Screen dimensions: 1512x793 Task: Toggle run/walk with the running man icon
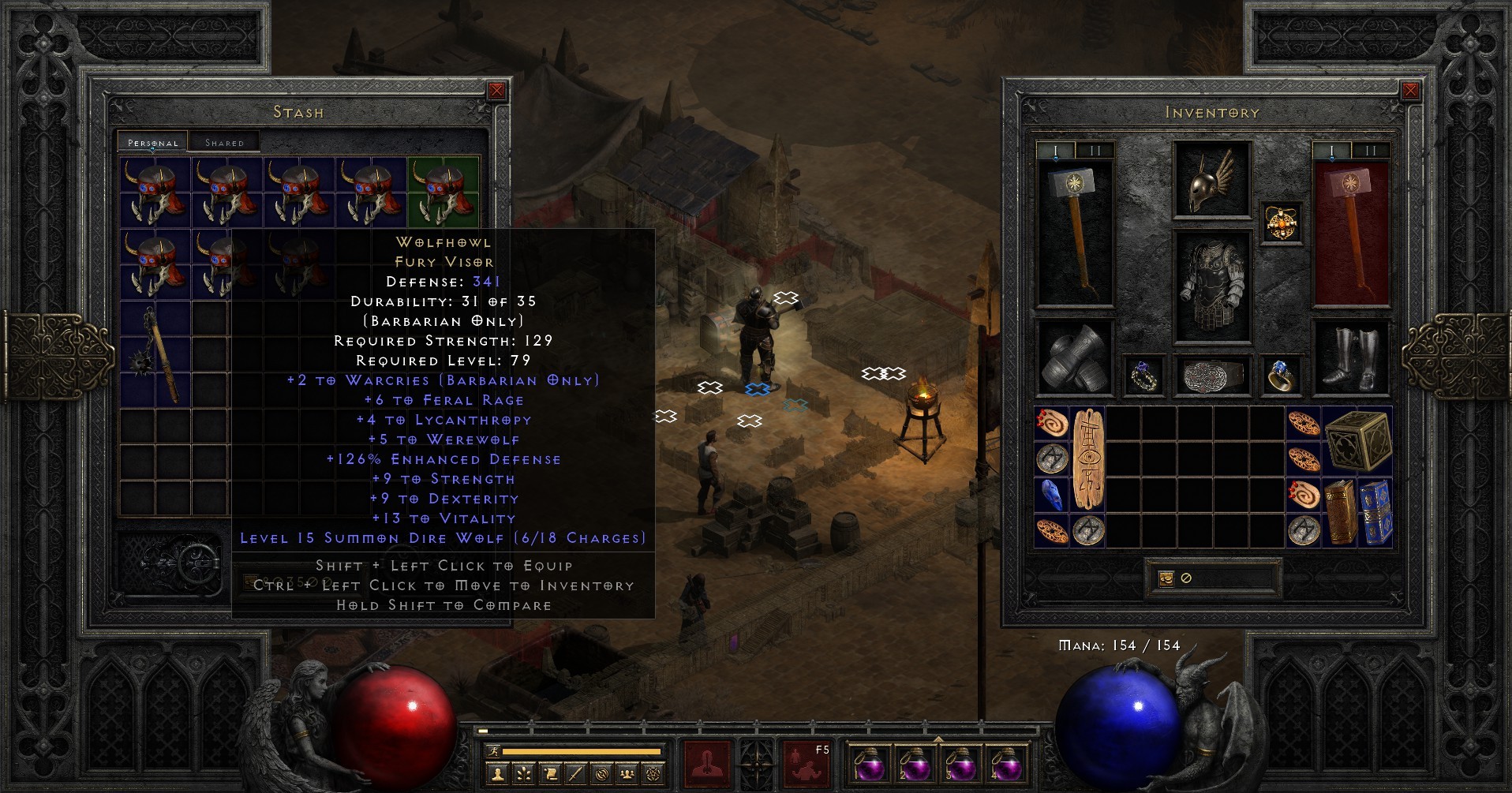[494, 751]
